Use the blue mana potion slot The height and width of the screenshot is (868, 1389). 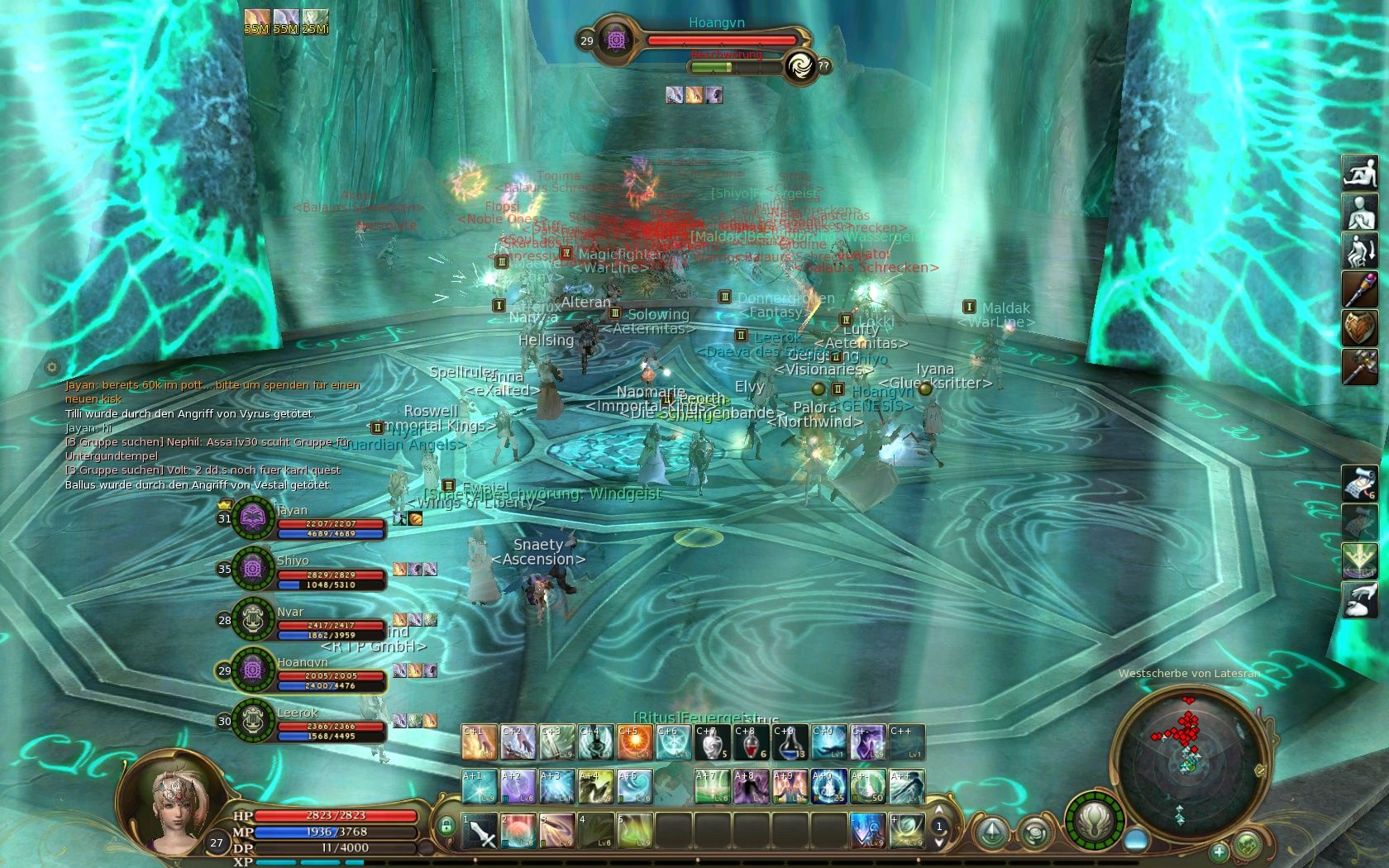(x=790, y=742)
